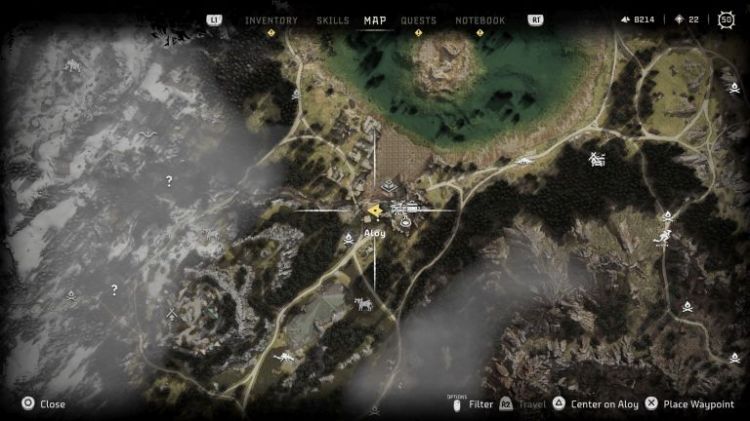Open the Notebook tab
750x421 pixels.
pyautogui.click(x=480, y=20)
